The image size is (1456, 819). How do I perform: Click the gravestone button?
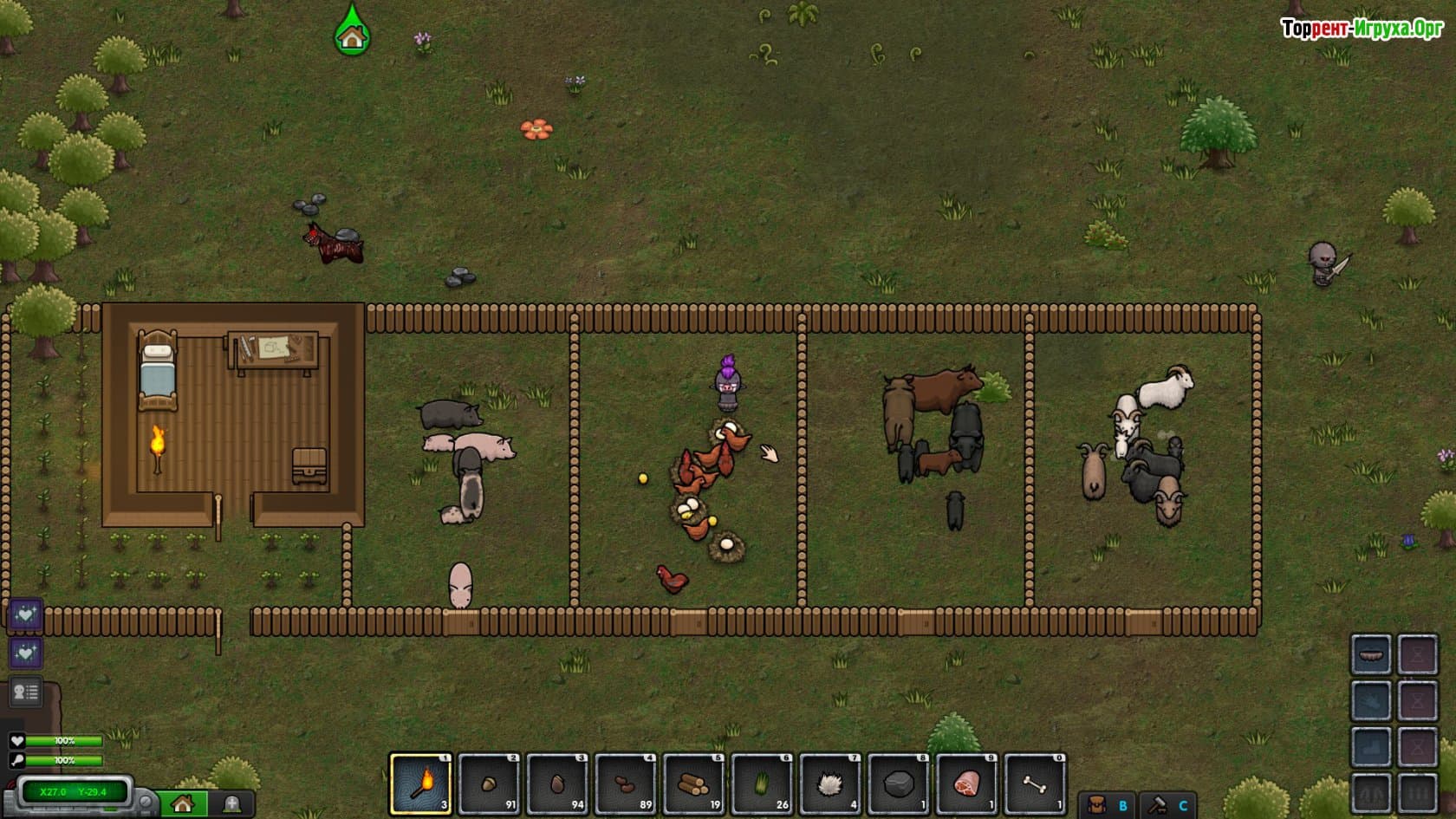[x=231, y=804]
